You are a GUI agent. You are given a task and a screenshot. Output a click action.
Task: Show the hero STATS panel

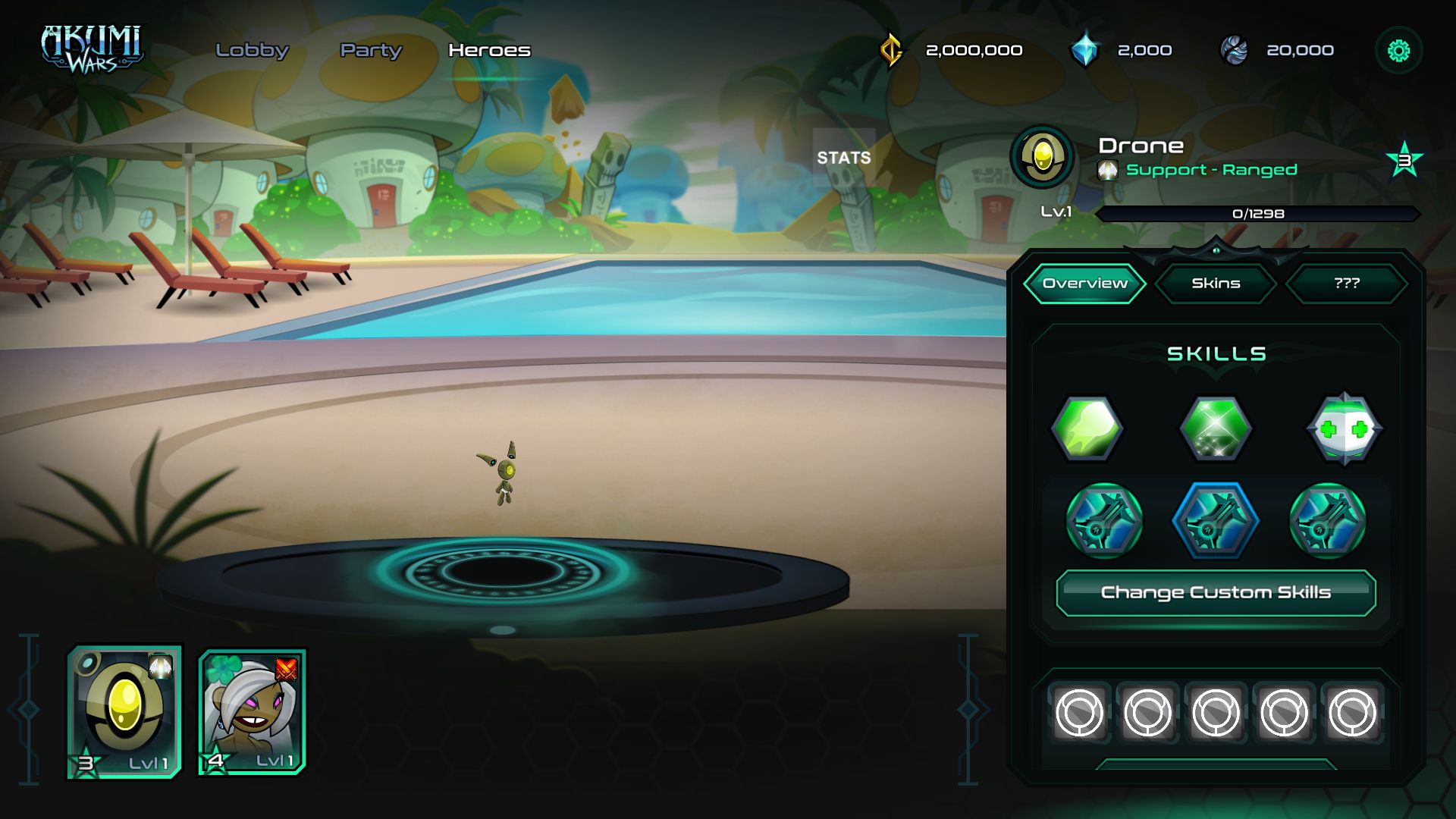click(843, 157)
